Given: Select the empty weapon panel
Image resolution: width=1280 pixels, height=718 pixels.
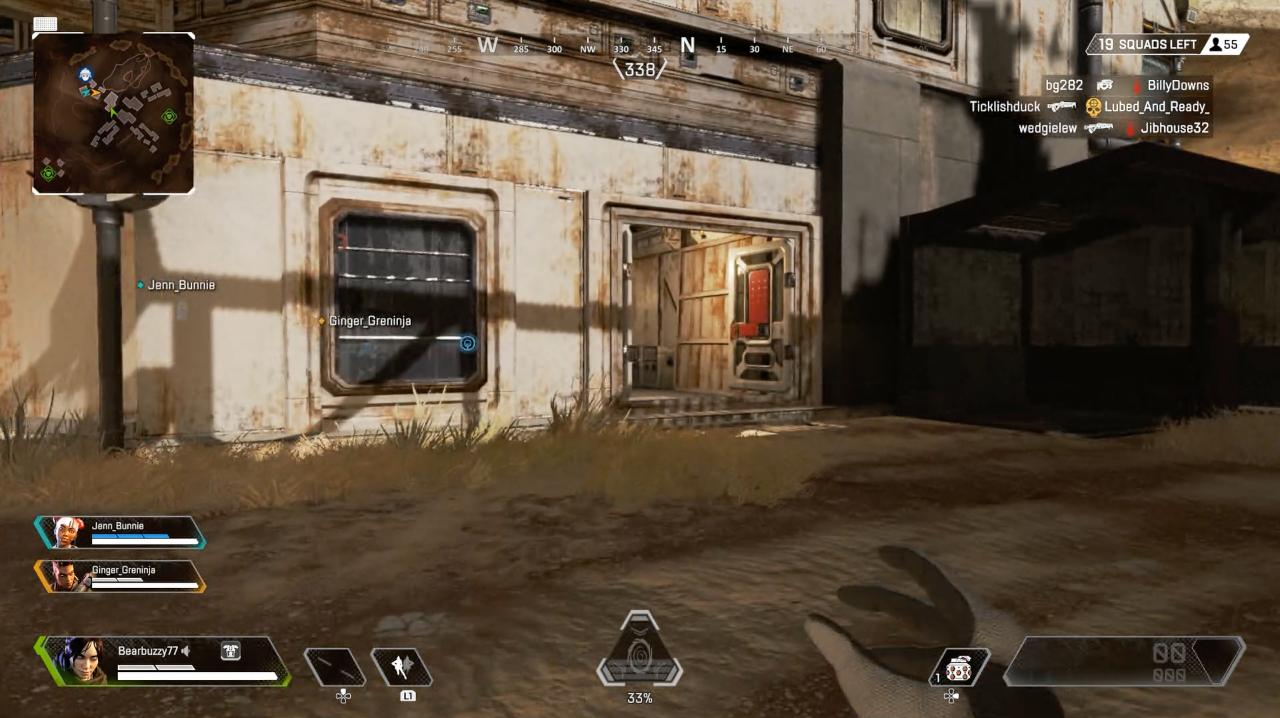Looking at the screenshot, I should [1124, 661].
